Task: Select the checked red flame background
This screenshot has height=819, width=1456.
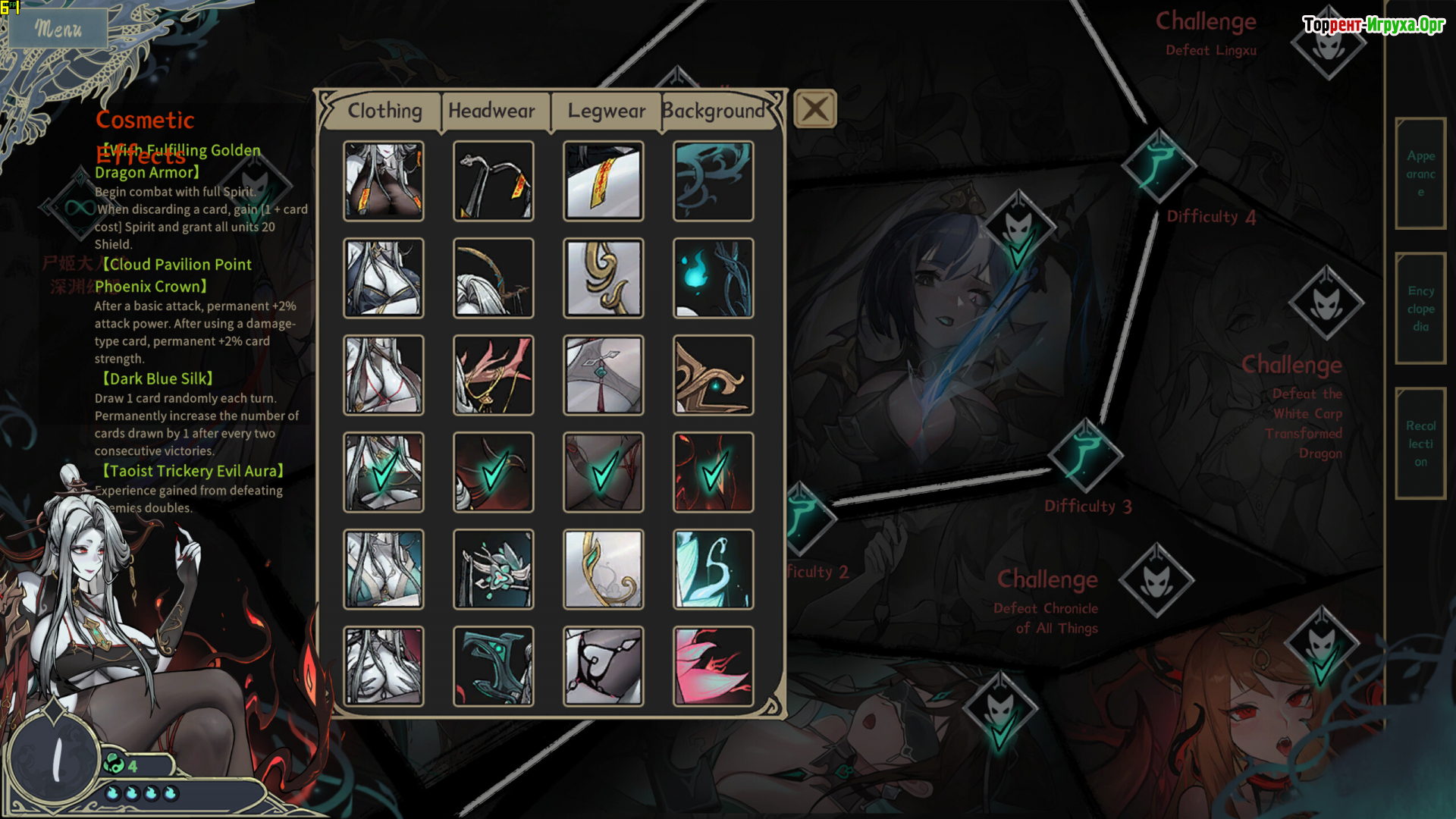Action: click(x=713, y=472)
